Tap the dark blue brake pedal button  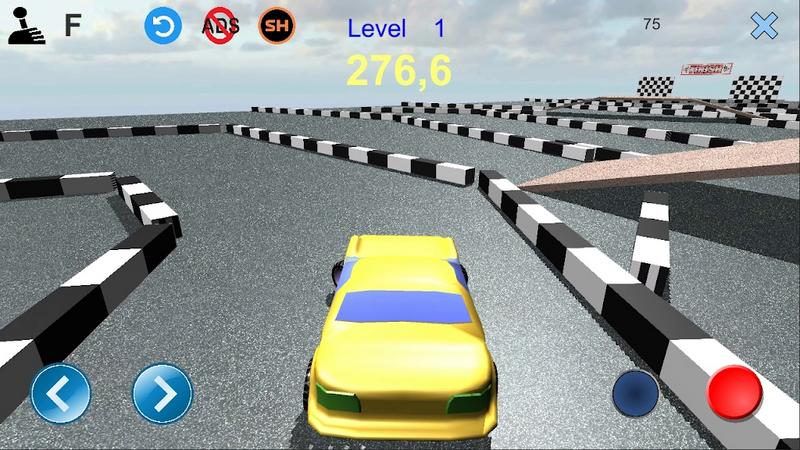(634, 392)
